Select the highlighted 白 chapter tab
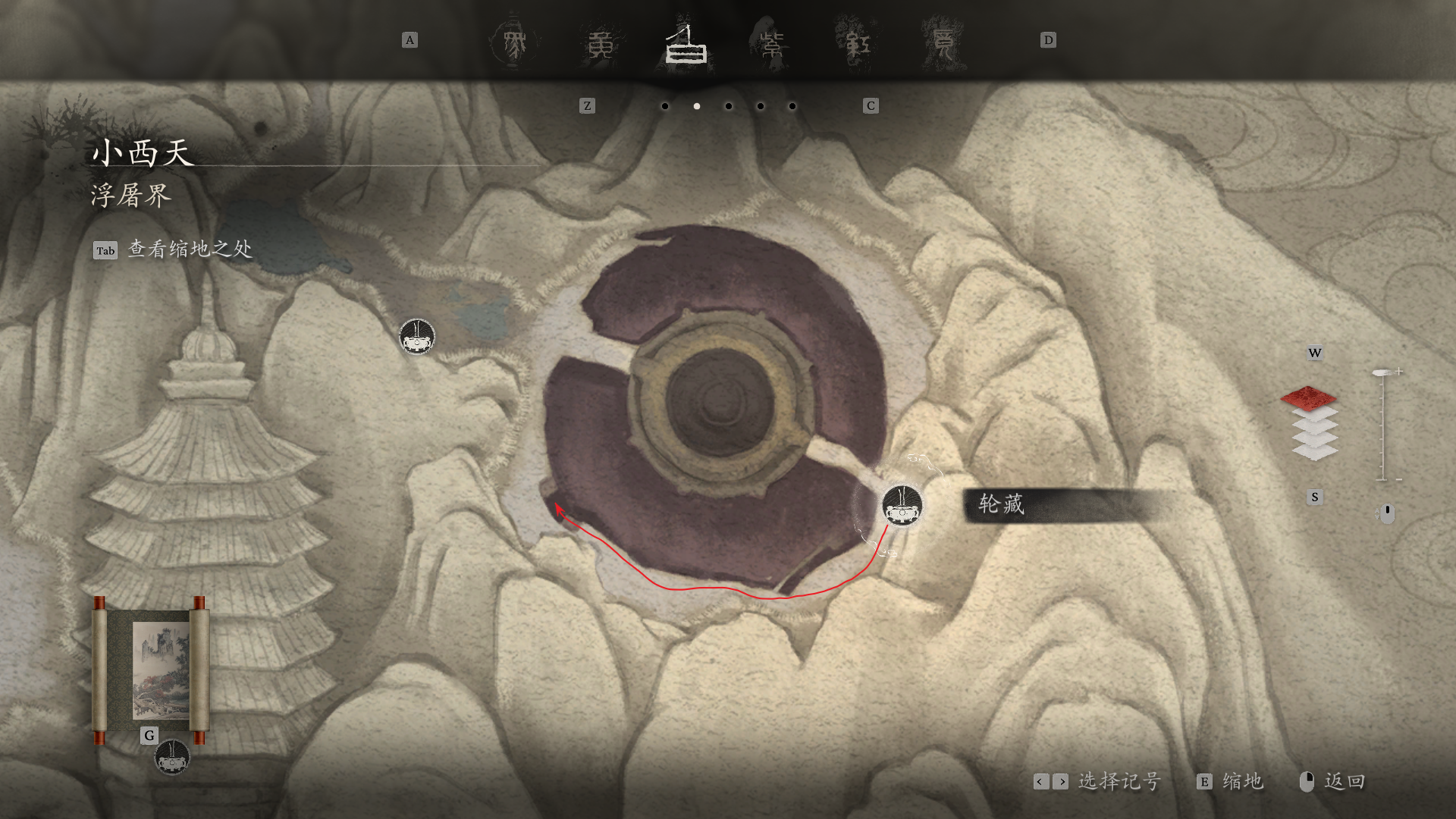This screenshot has width=1456, height=819. (686, 45)
